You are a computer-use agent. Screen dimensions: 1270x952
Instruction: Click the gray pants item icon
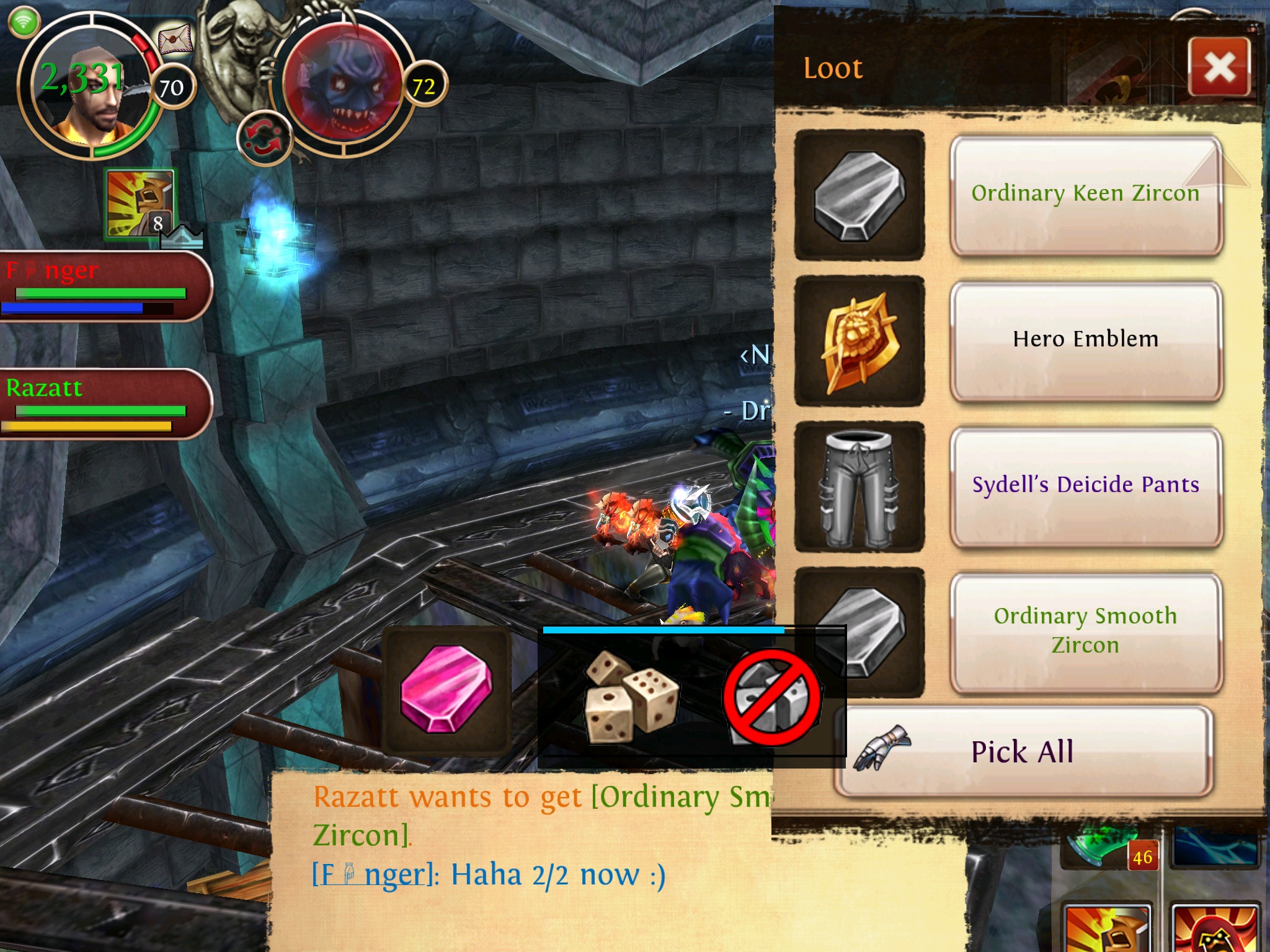(859, 487)
